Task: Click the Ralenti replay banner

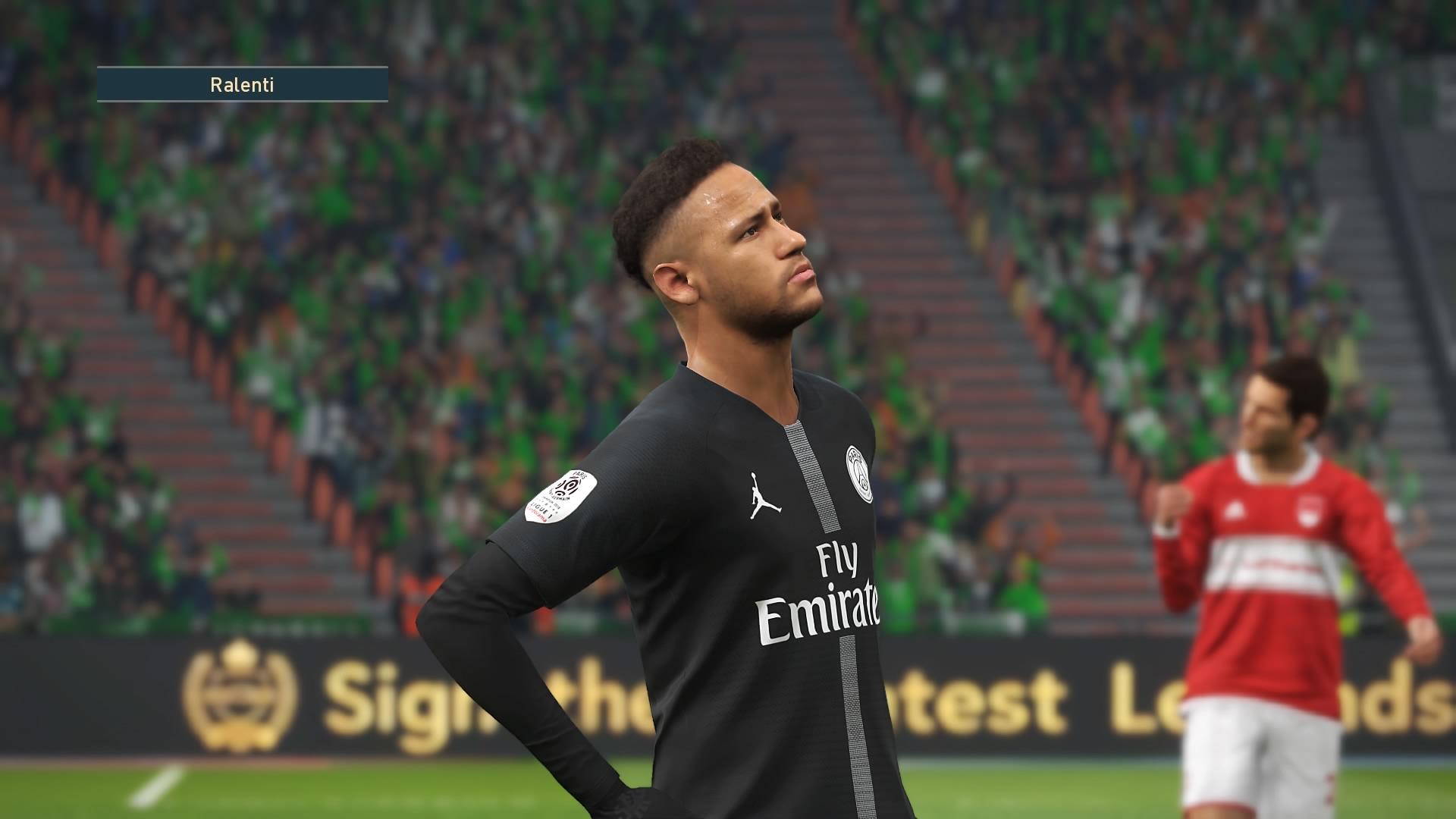Action: (242, 85)
